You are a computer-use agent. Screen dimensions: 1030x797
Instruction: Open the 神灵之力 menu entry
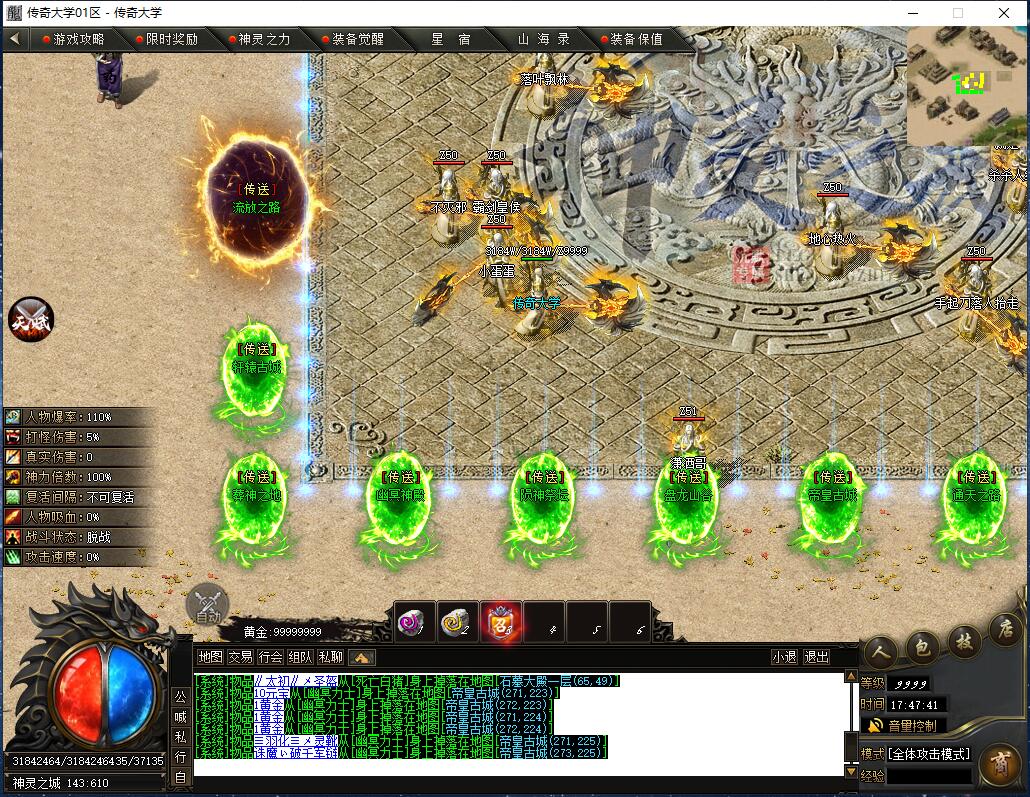click(x=264, y=39)
